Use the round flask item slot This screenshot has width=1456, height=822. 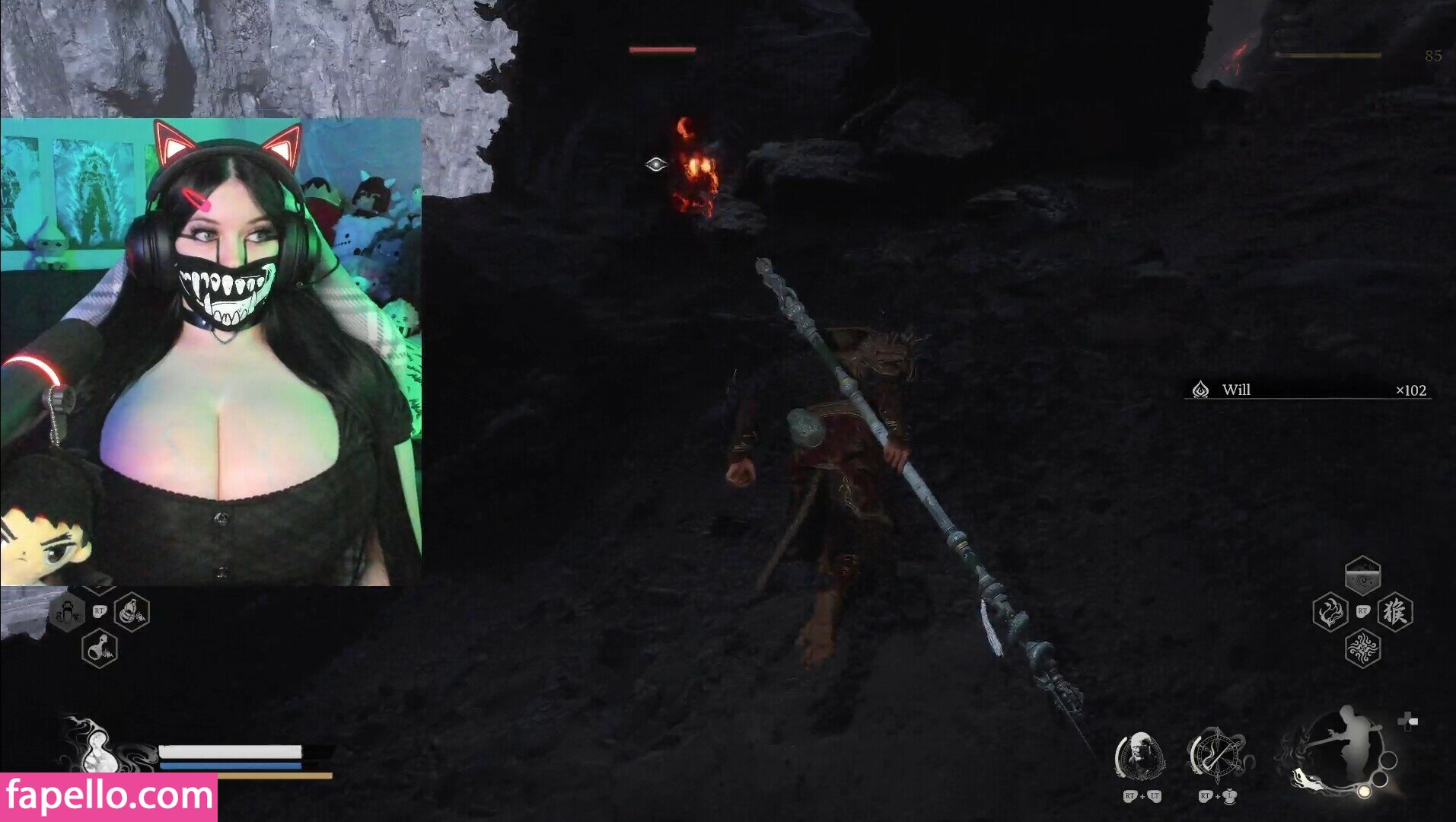click(100, 649)
